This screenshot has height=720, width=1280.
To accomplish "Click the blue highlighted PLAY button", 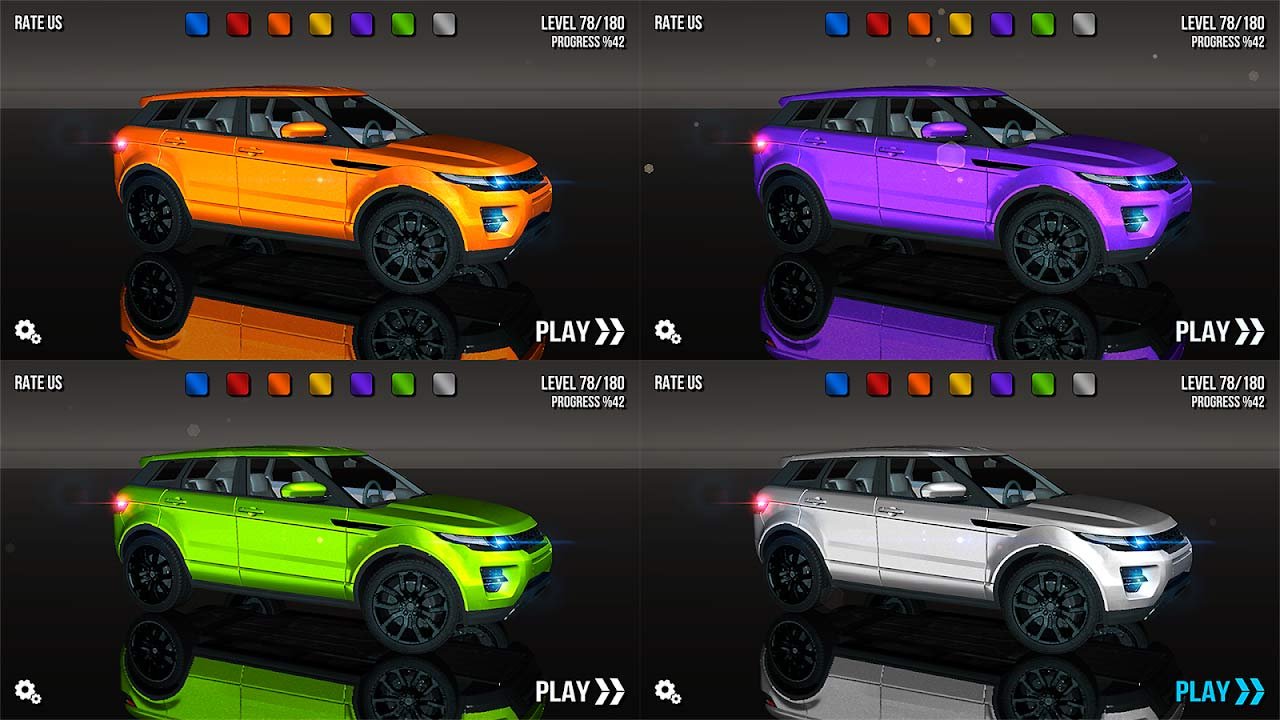I will point(1219,692).
